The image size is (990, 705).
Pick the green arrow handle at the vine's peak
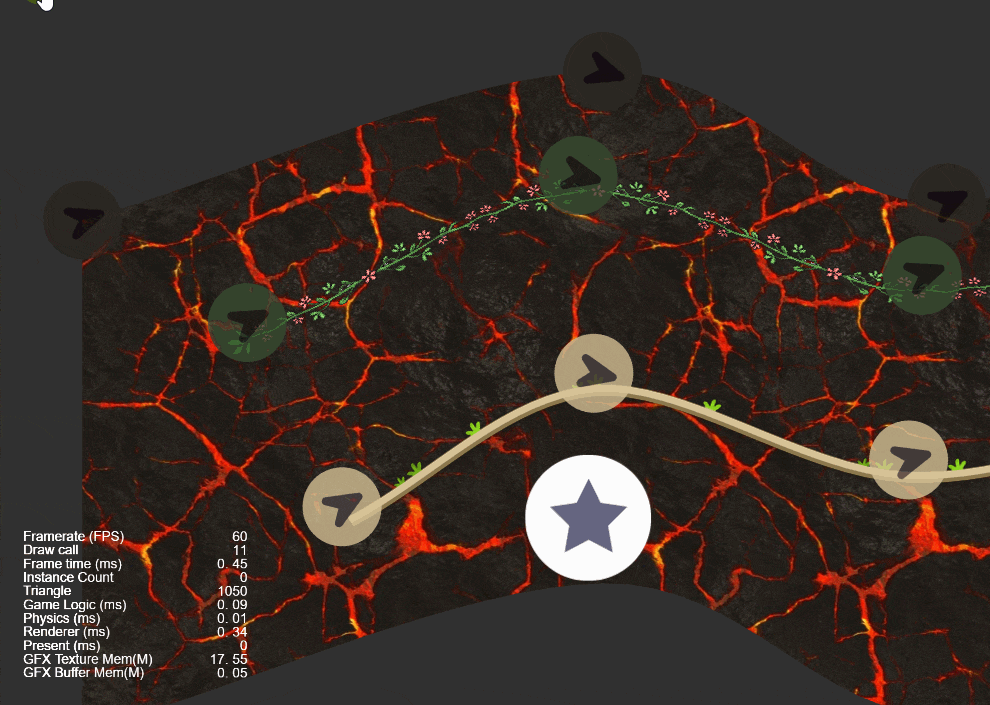pos(578,175)
